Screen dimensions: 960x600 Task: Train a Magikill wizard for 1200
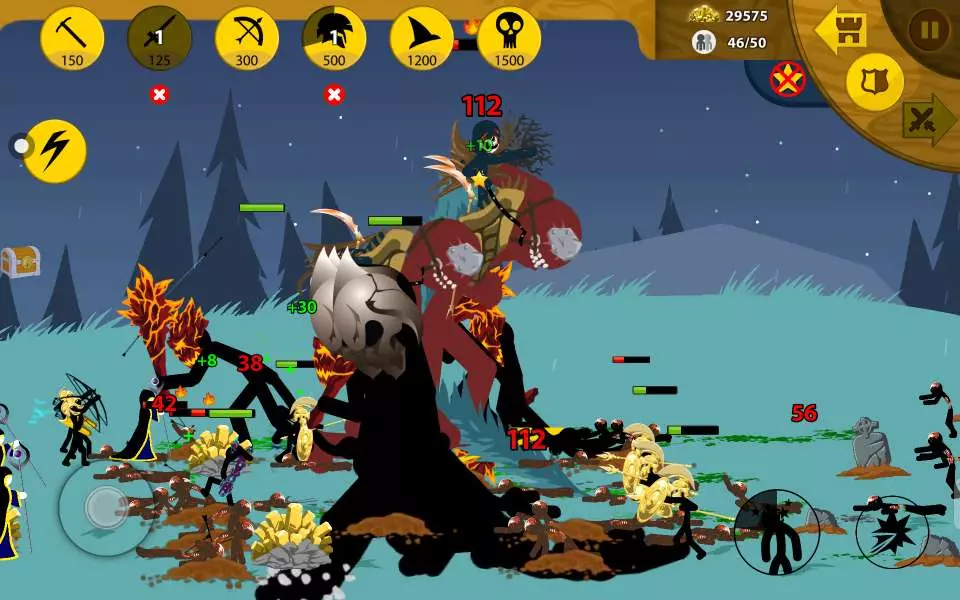[x=421, y=37]
